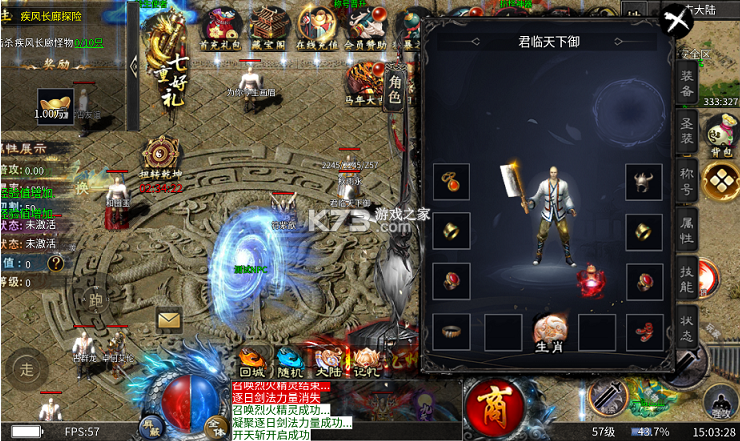The height and width of the screenshot is (441, 740).
Task: Toggle the 走 walk movement button
Action: point(27,369)
